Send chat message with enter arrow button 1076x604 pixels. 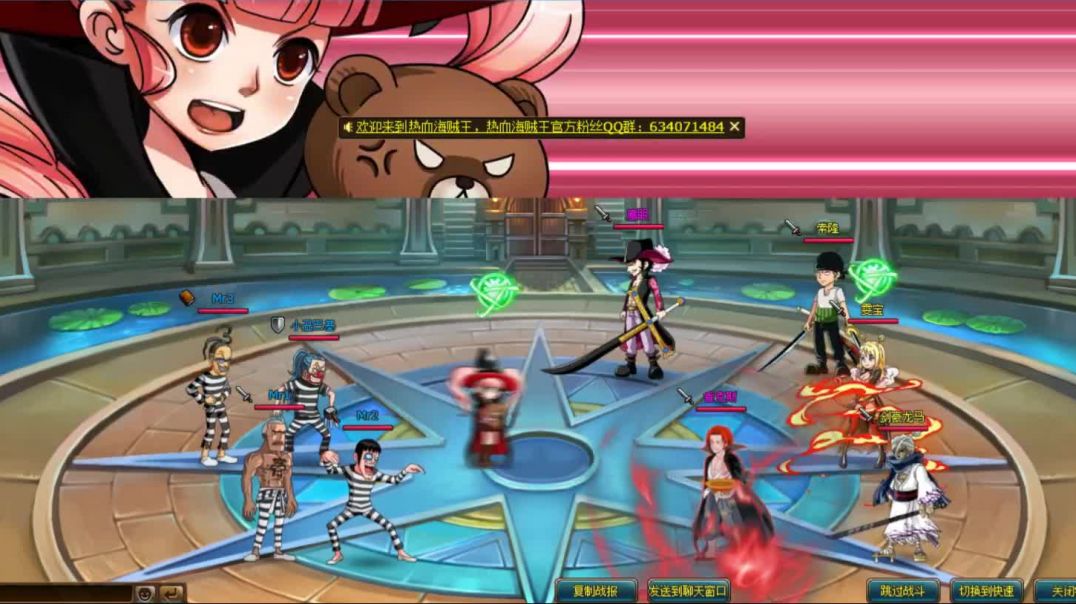click(172, 593)
